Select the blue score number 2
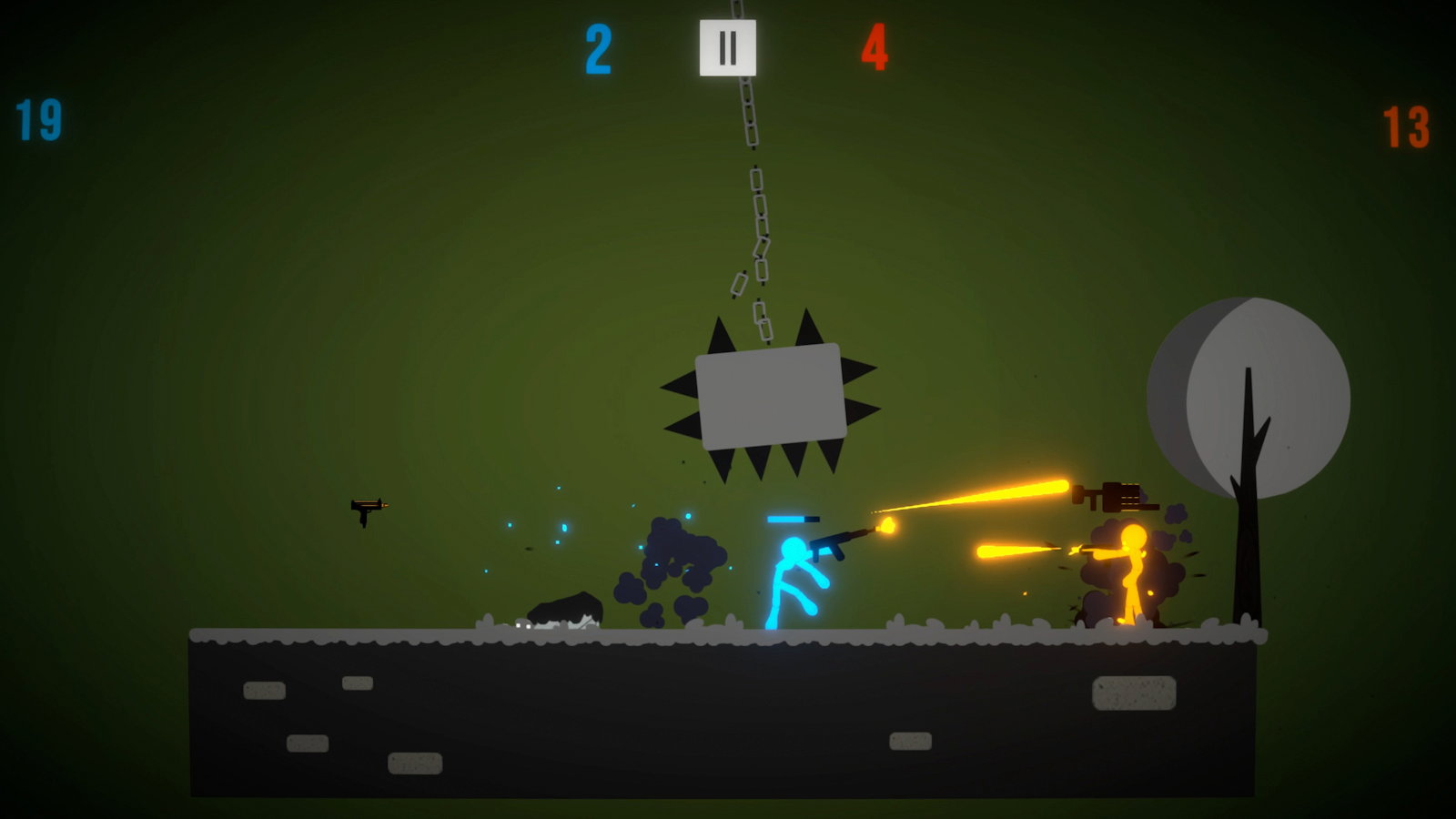This screenshot has height=819, width=1456. pyautogui.click(x=597, y=50)
